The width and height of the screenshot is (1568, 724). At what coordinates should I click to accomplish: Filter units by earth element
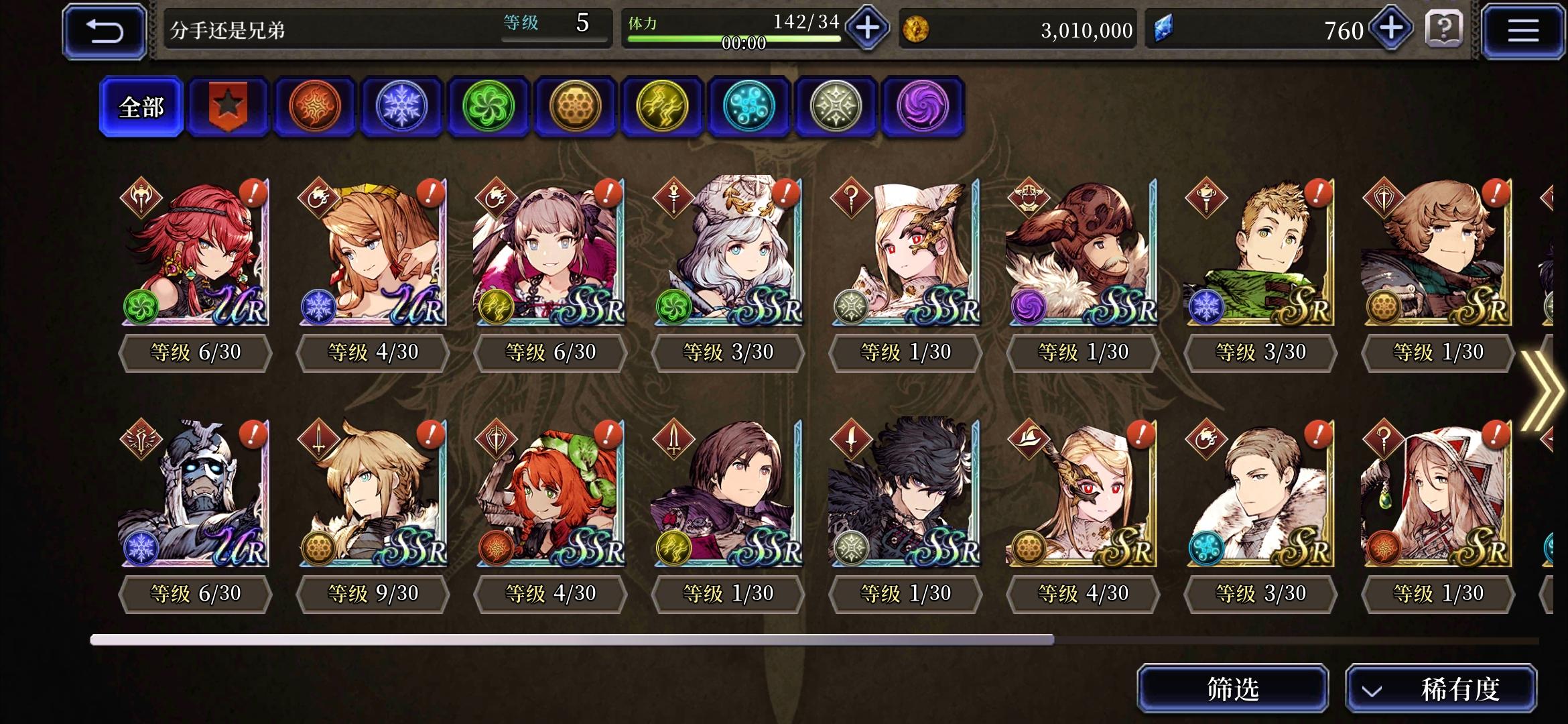(575, 107)
